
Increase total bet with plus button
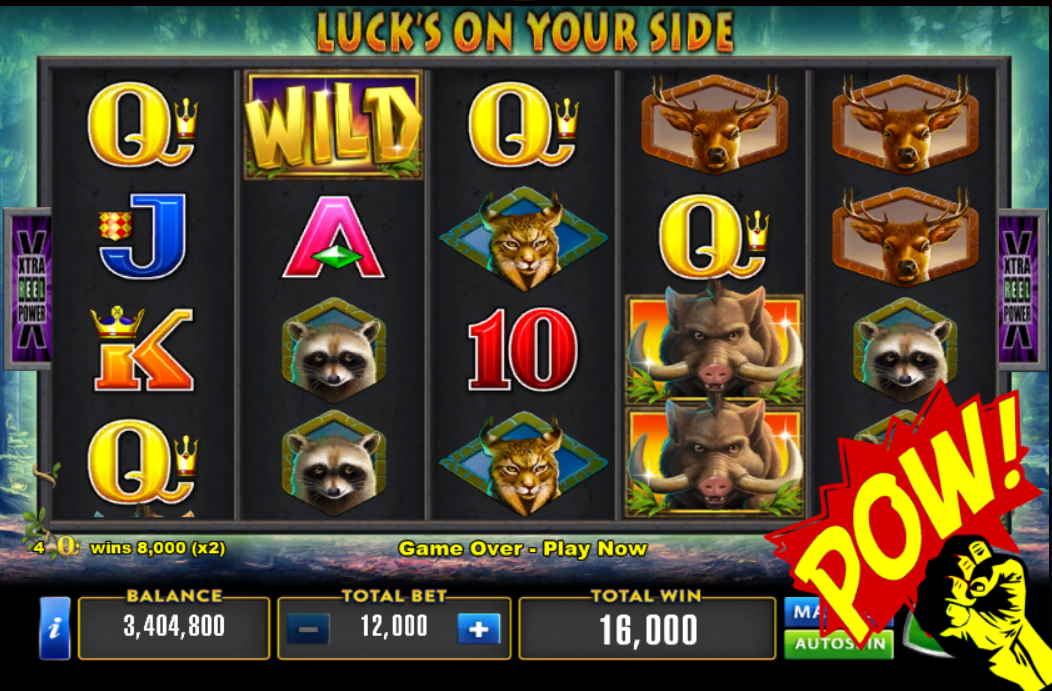[x=479, y=629]
